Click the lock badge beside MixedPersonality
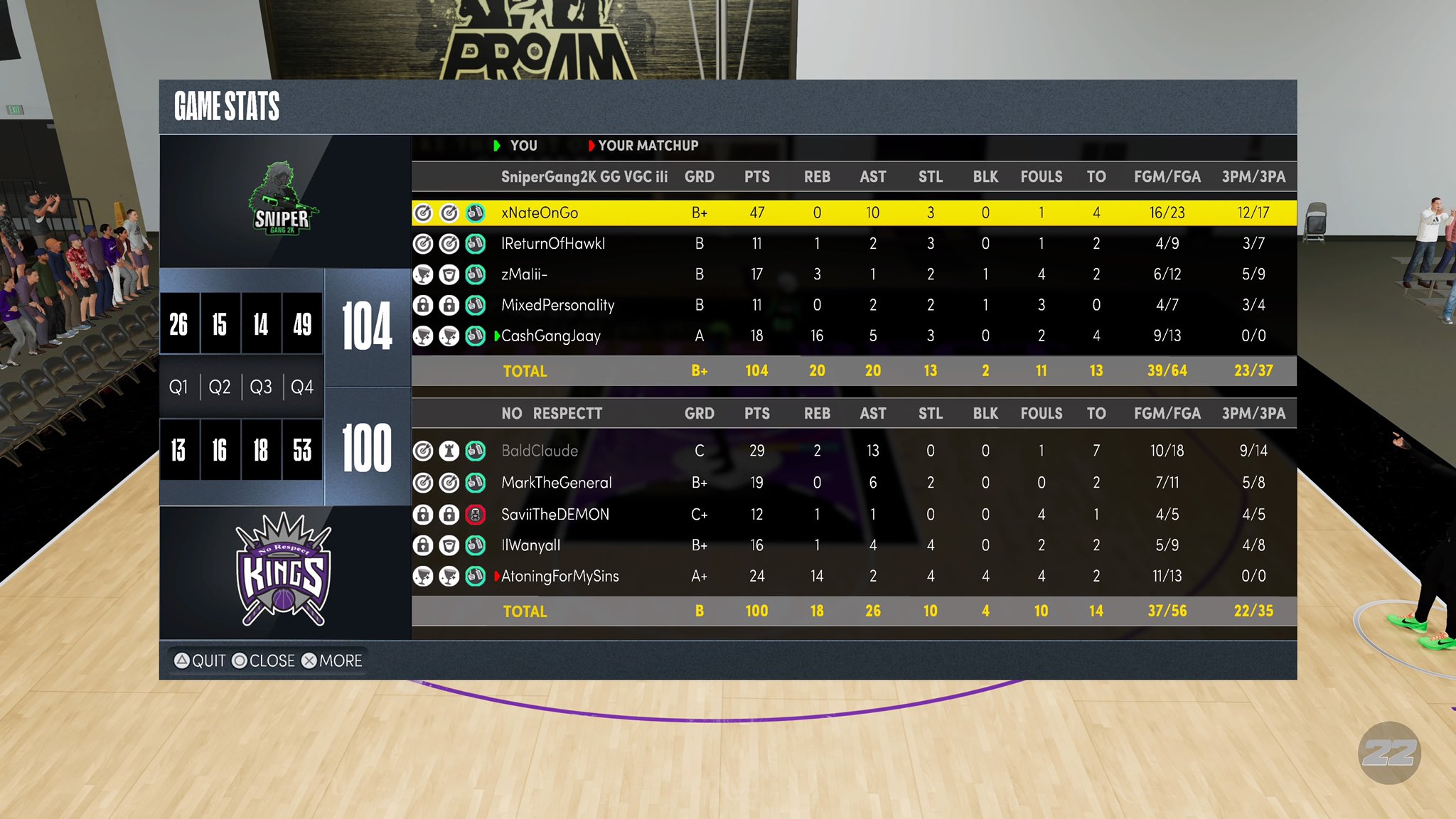The height and width of the screenshot is (819, 1456). 424,305
